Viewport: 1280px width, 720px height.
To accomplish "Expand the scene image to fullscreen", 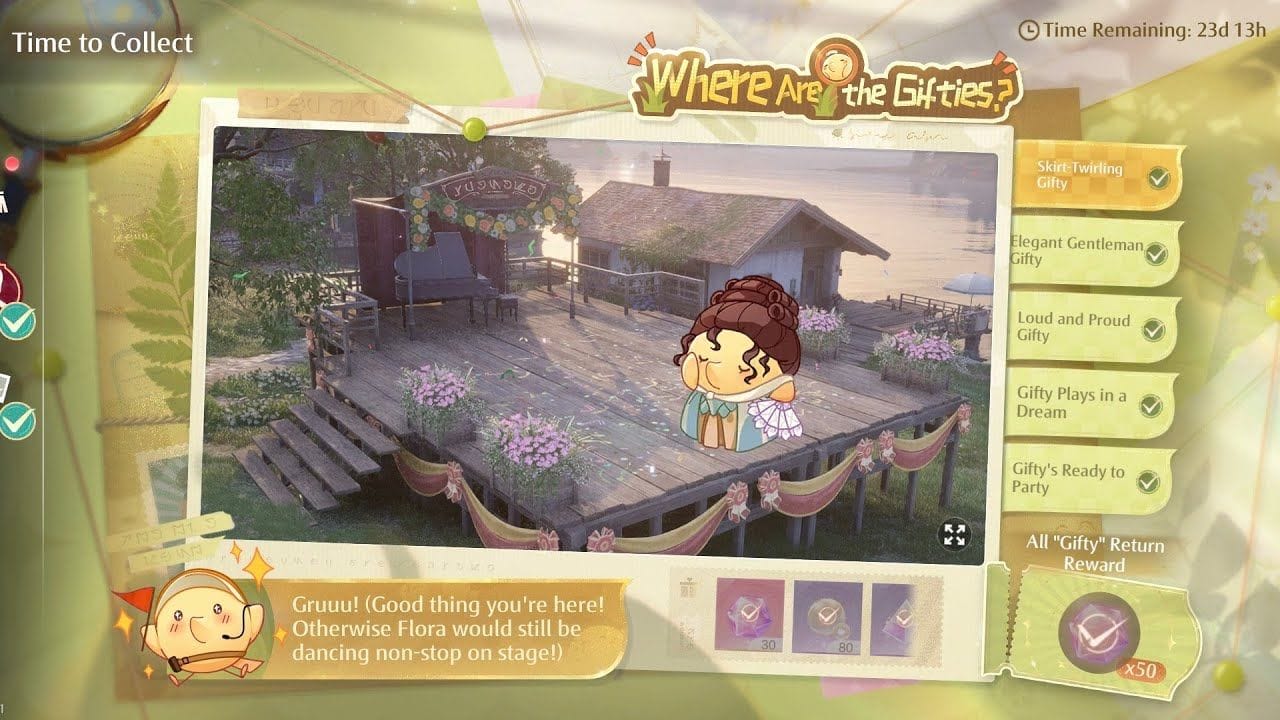I will (x=955, y=535).
